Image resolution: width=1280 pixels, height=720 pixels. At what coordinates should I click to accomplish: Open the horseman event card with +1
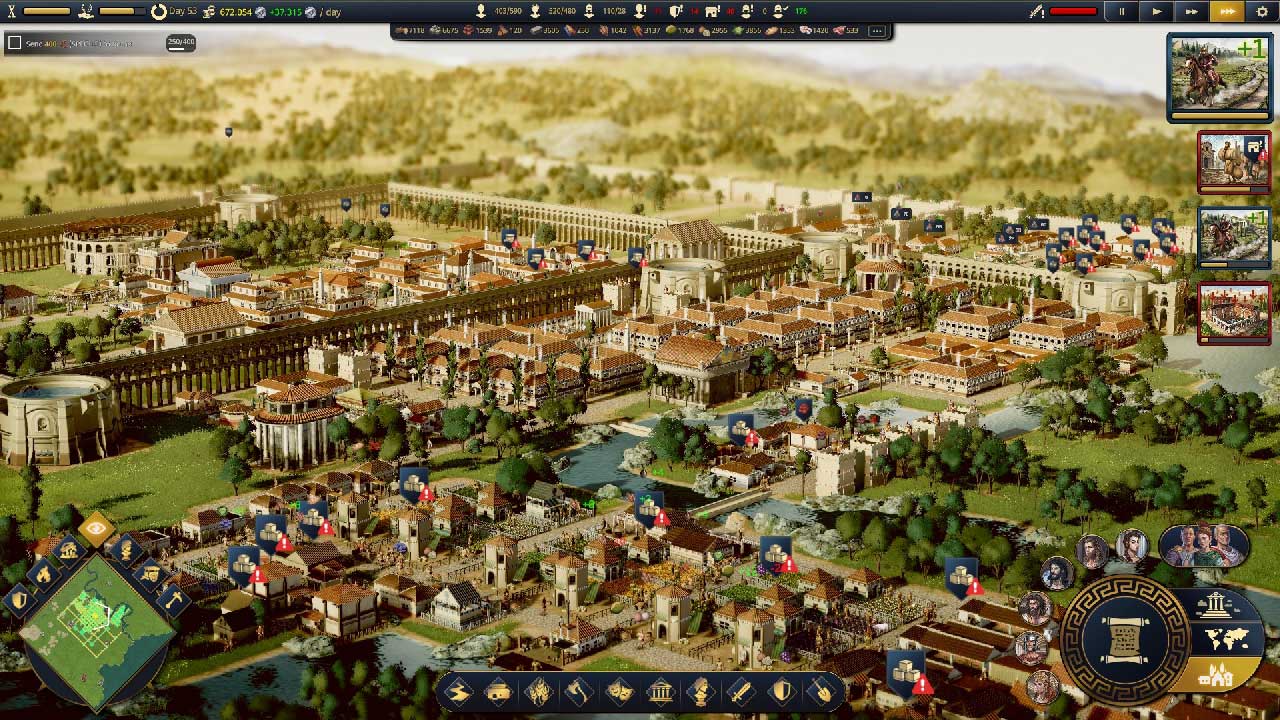coord(1219,76)
